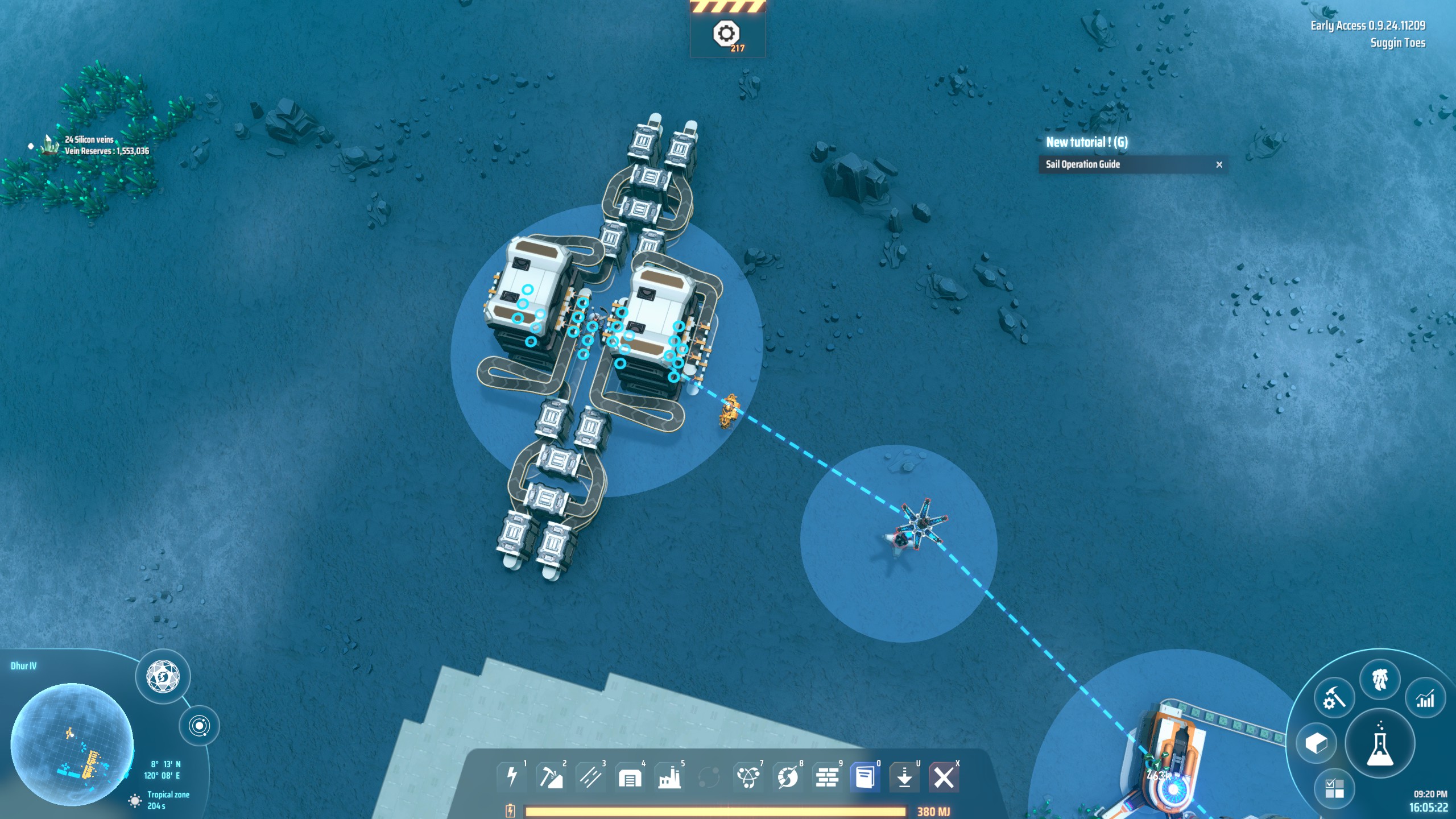Select the pickaxe mining build category
The width and height of the screenshot is (1456, 819).
[x=551, y=776]
